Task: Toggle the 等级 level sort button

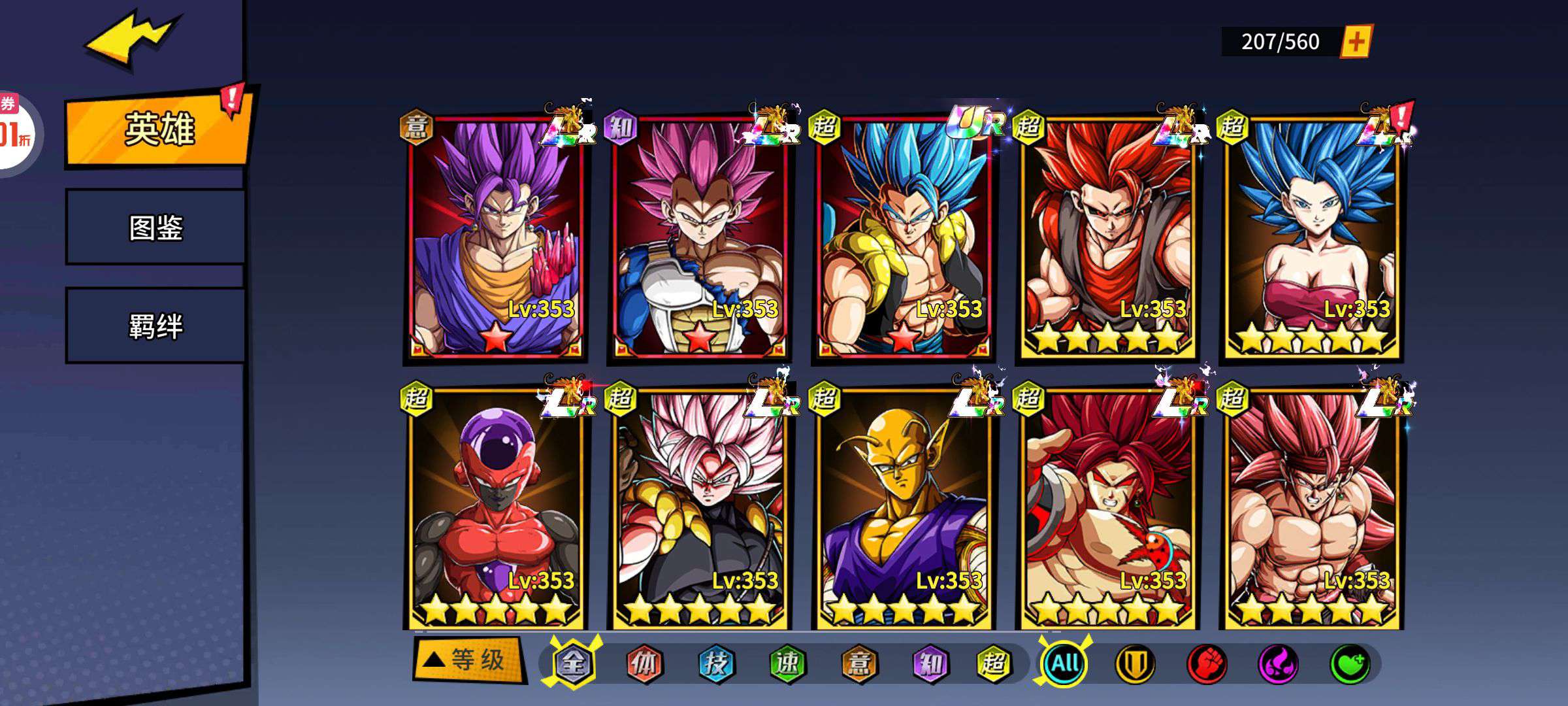Action: (x=469, y=659)
